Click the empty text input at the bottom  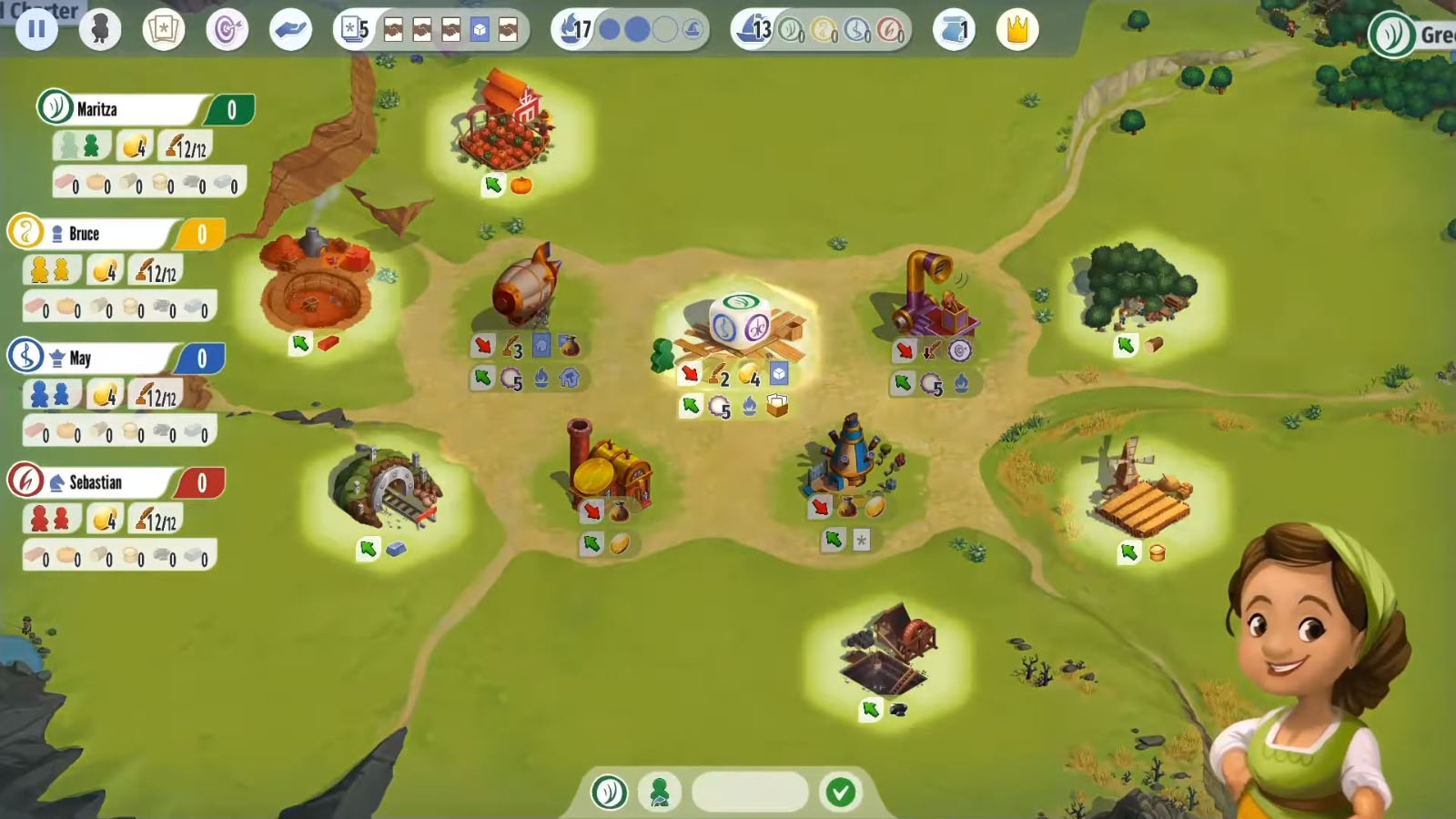(x=749, y=792)
